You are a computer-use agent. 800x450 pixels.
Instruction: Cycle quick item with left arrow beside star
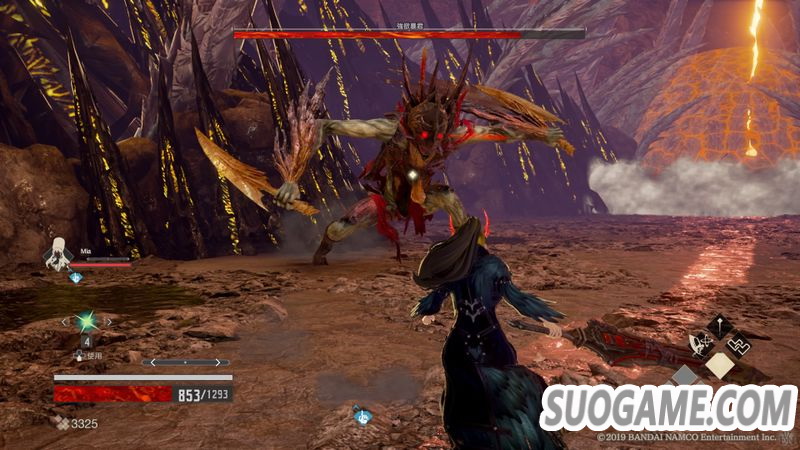tap(66, 321)
